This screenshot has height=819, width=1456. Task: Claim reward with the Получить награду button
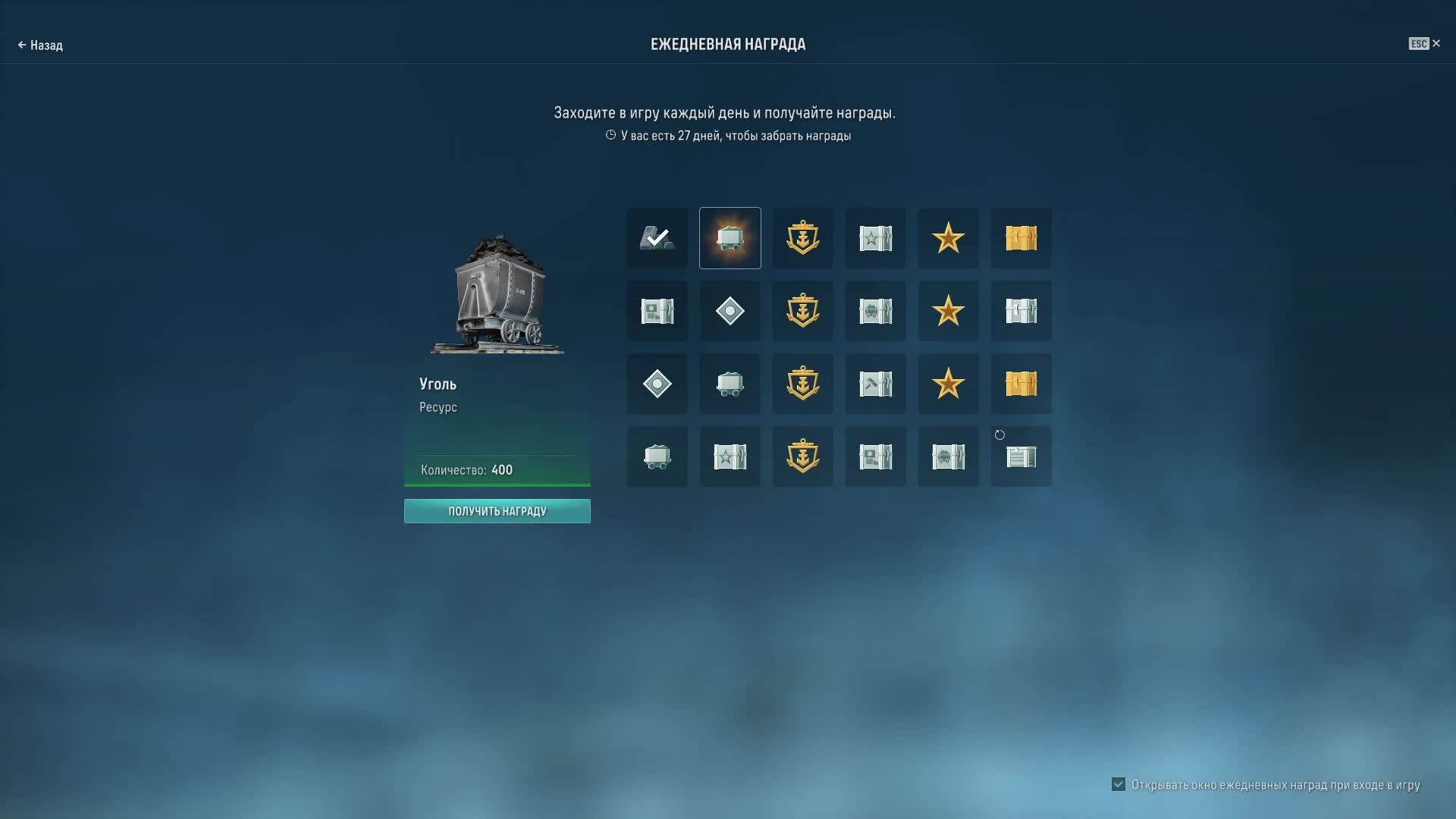[x=497, y=511]
